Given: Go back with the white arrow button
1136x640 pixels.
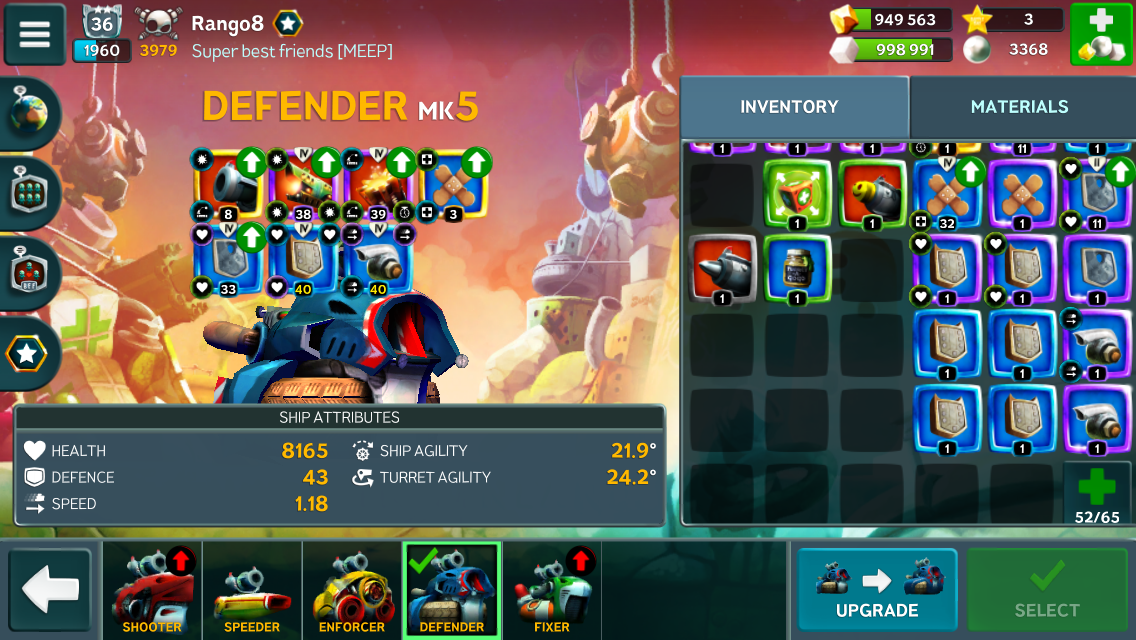Looking at the screenshot, I should 50,589.
